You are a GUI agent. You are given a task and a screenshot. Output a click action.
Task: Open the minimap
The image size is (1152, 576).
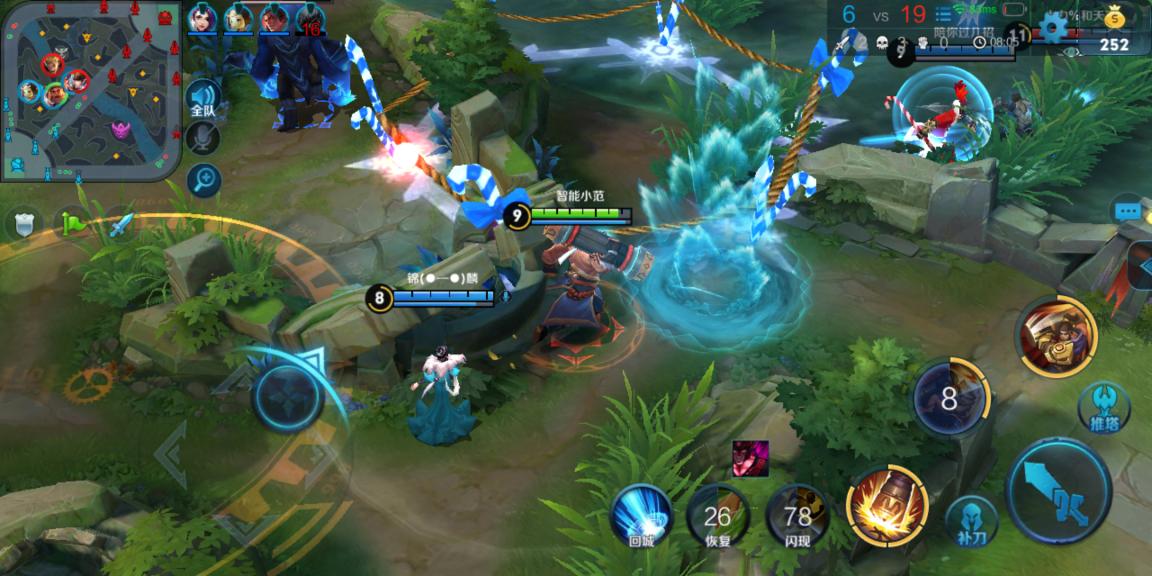click(90, 90)
